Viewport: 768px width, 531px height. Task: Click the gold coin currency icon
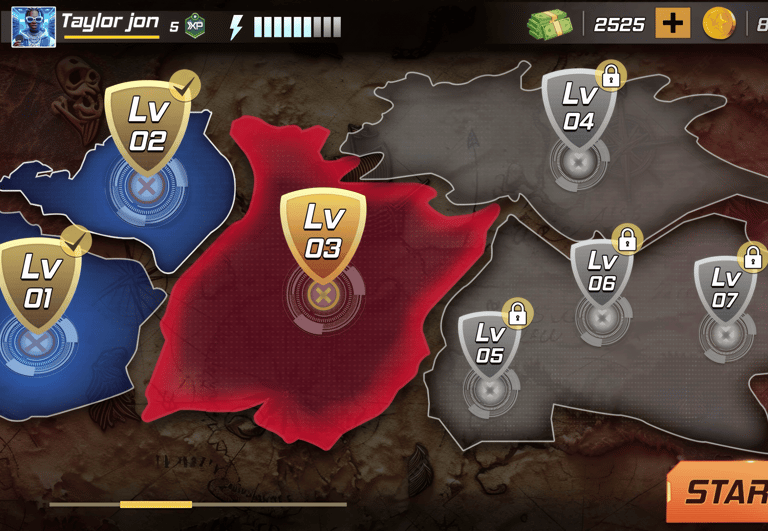coord(719,24)
